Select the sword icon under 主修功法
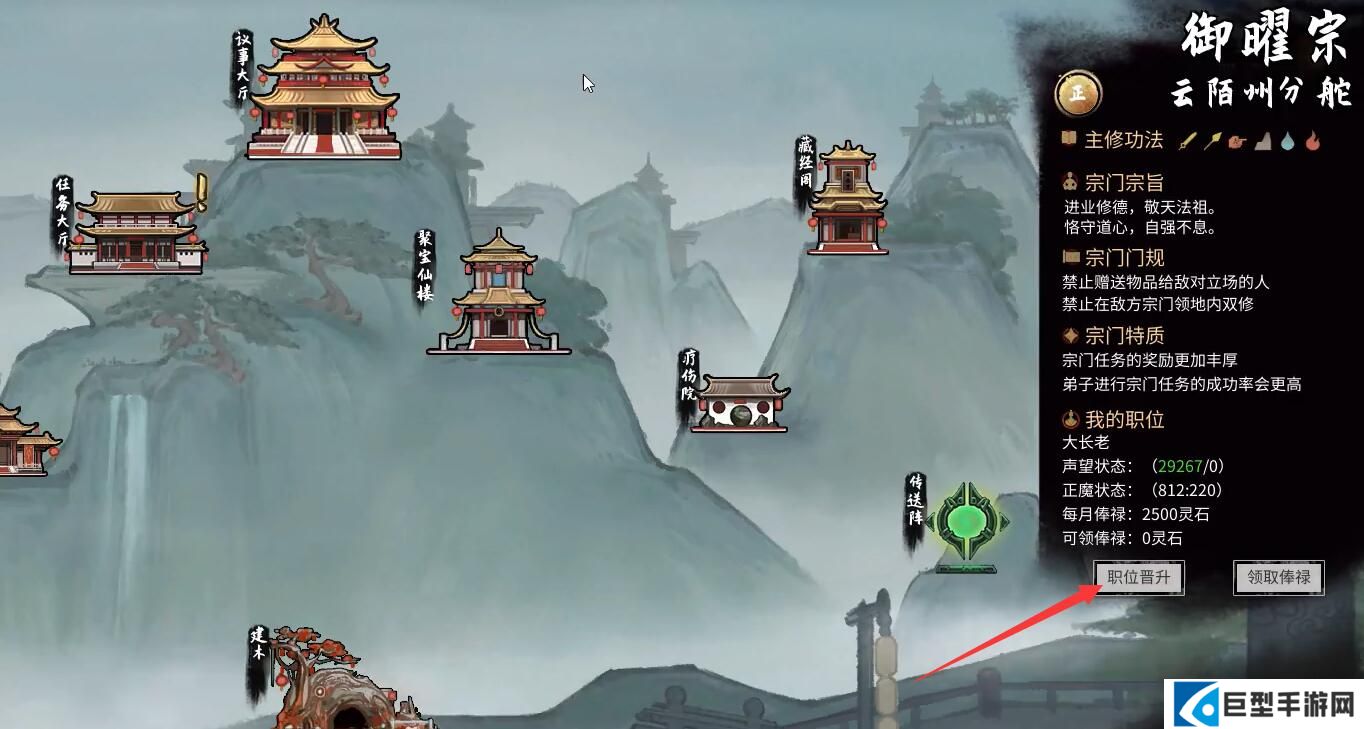Viewport: 1364px width, 729px height. 1187,139
